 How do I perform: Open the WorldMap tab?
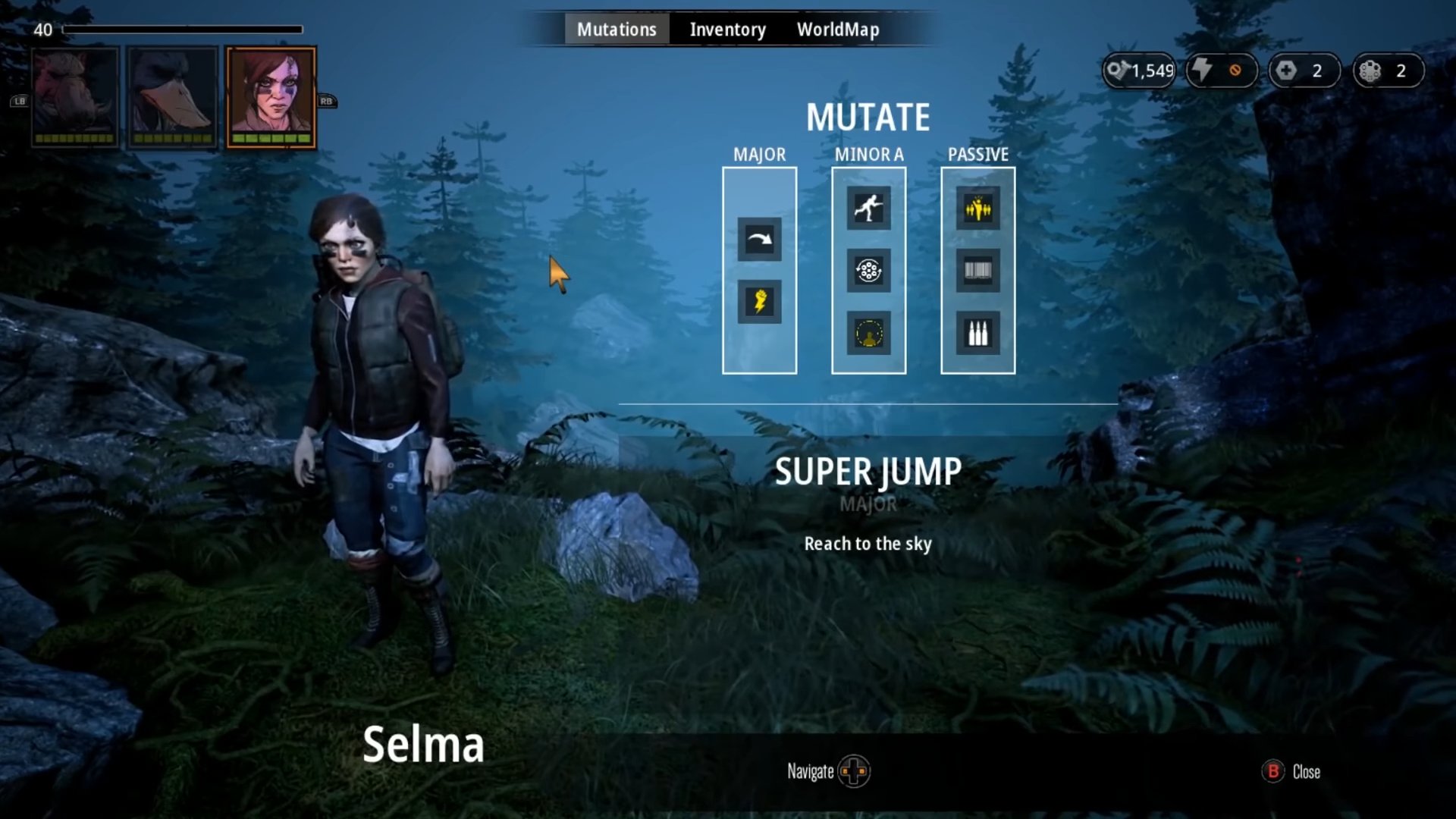point(838,30)
